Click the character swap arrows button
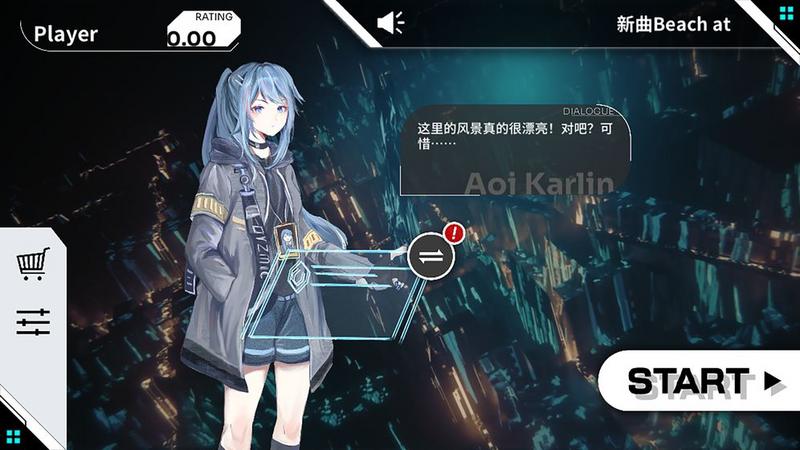The width and height of the screenshot is (800, 450). coord(431,256)
